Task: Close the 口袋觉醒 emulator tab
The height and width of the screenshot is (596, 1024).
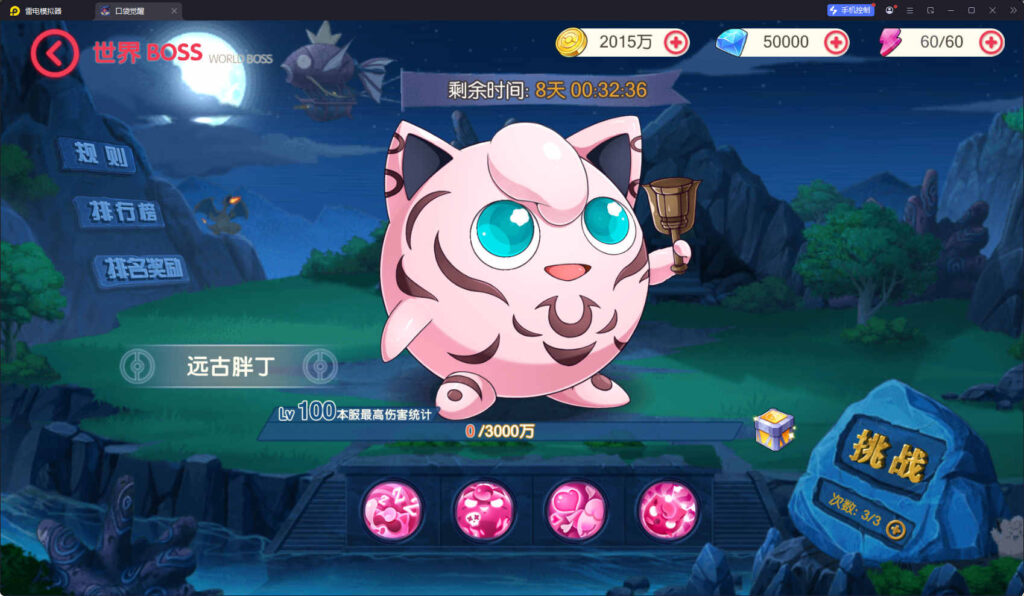Action: pos(174,11)
